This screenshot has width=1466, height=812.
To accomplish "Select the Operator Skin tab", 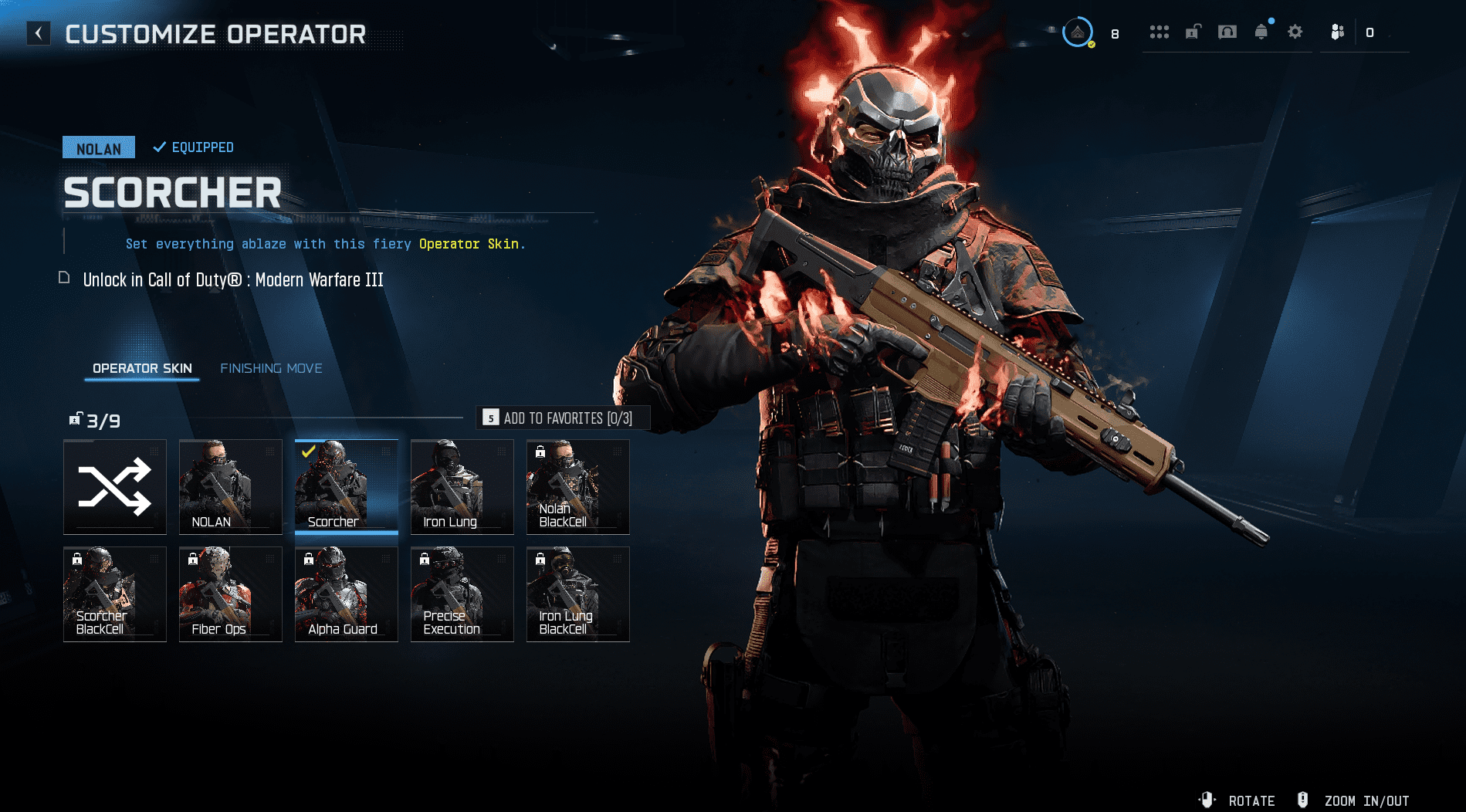I will pyautogui.click(x=142, y=369).
